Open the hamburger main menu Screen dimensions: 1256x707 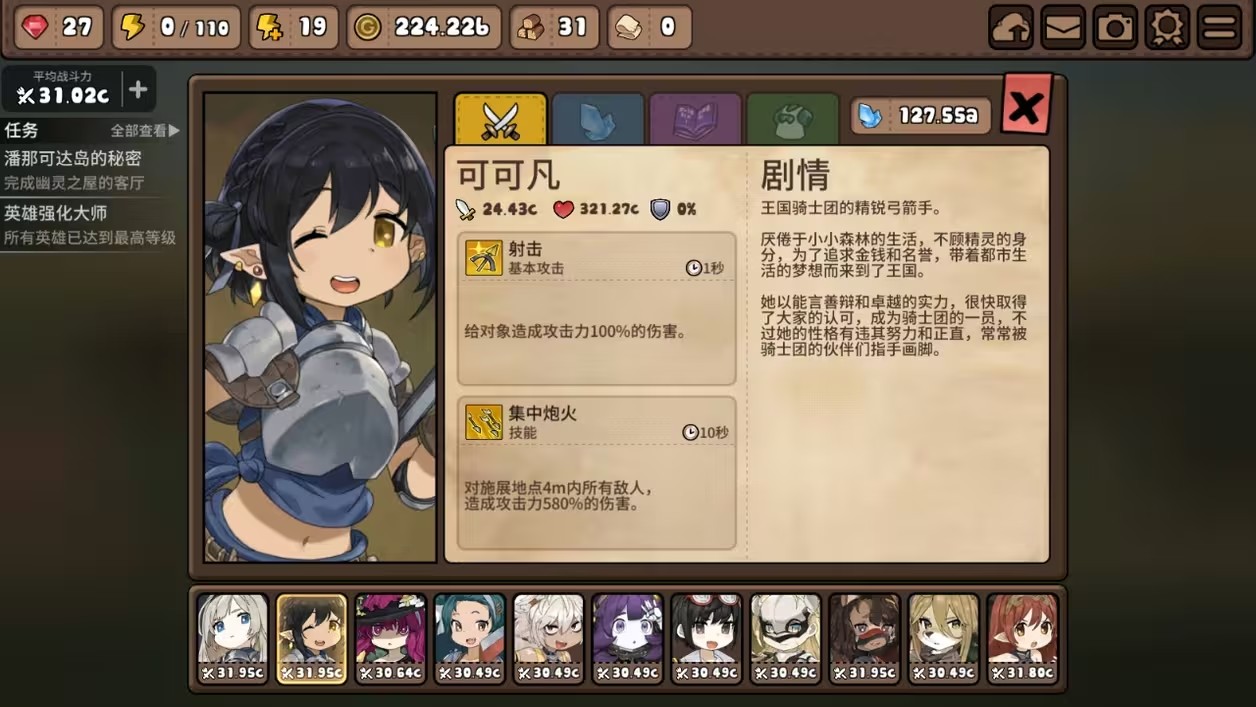1219,28
